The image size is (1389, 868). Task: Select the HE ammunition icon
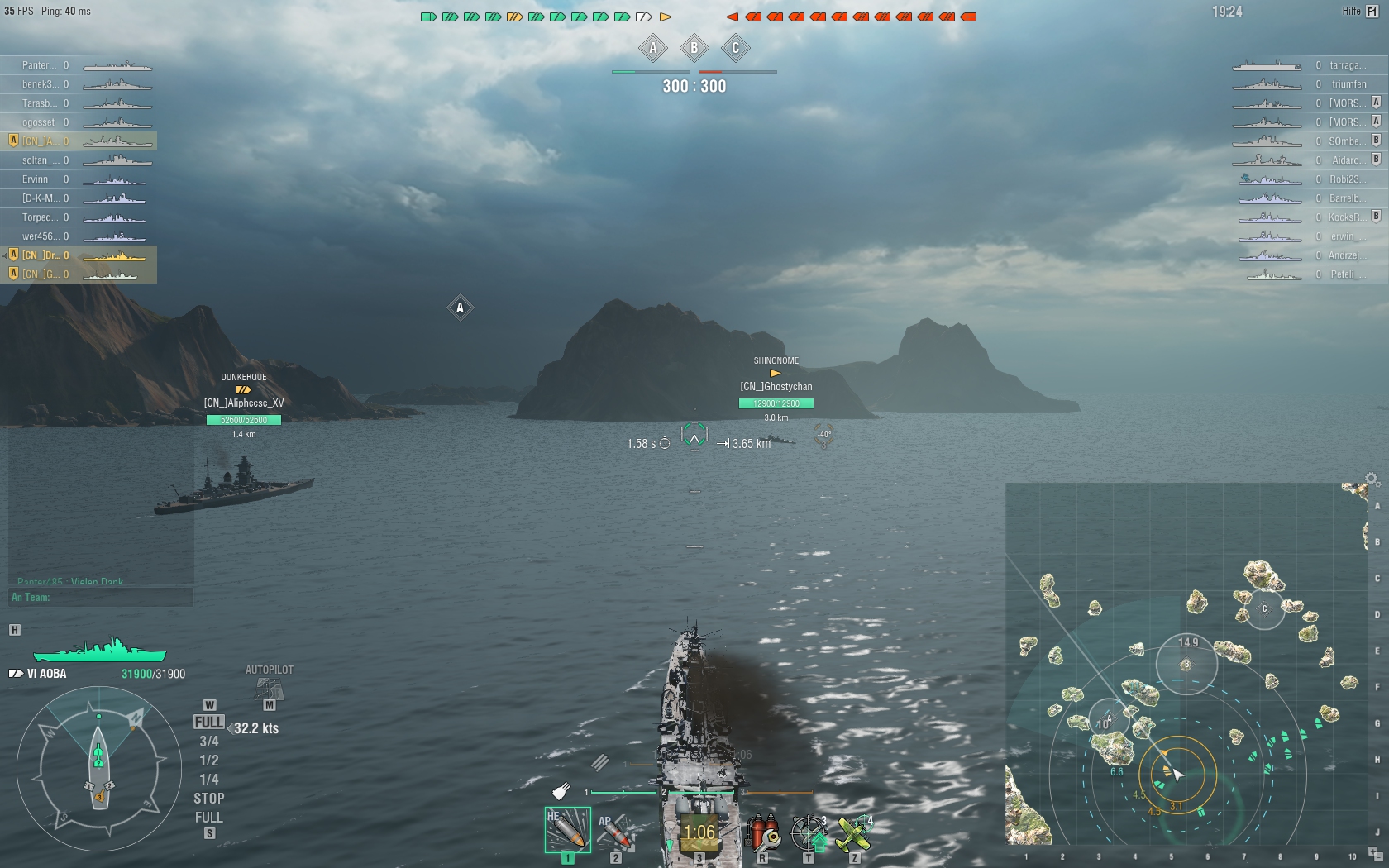click(x=569, y=831)
